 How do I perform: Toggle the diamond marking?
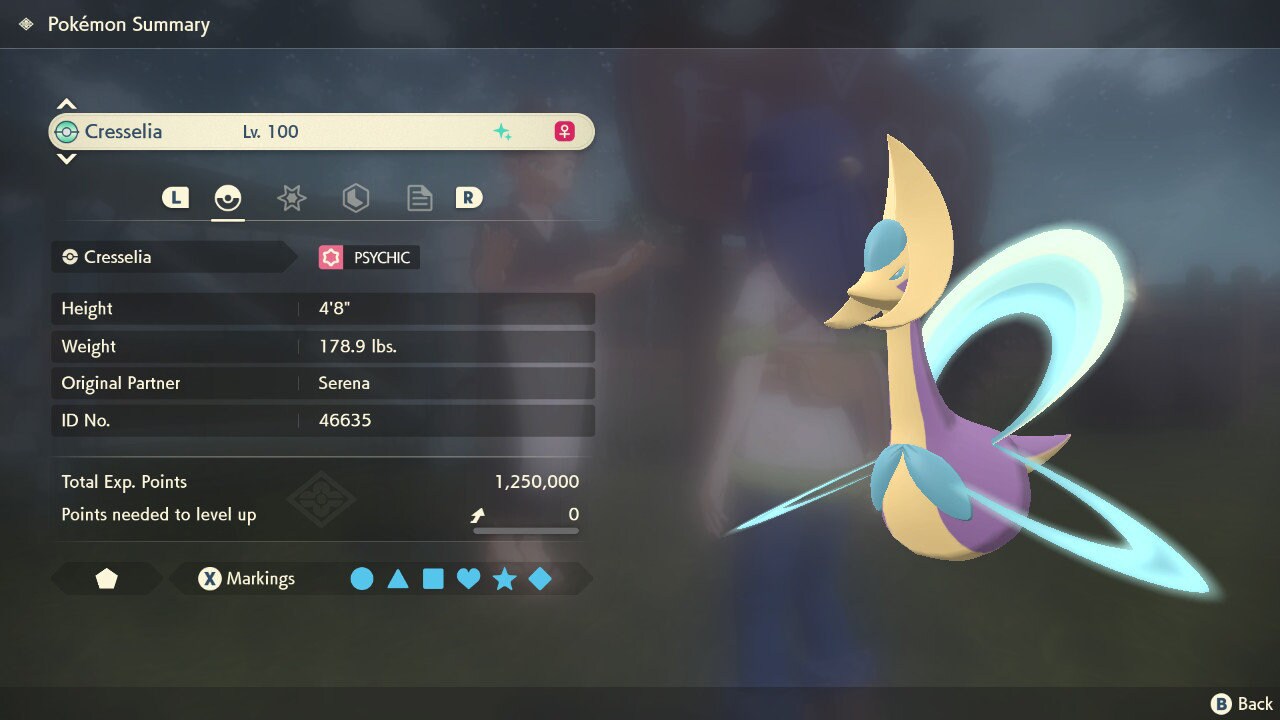(540, 579)
